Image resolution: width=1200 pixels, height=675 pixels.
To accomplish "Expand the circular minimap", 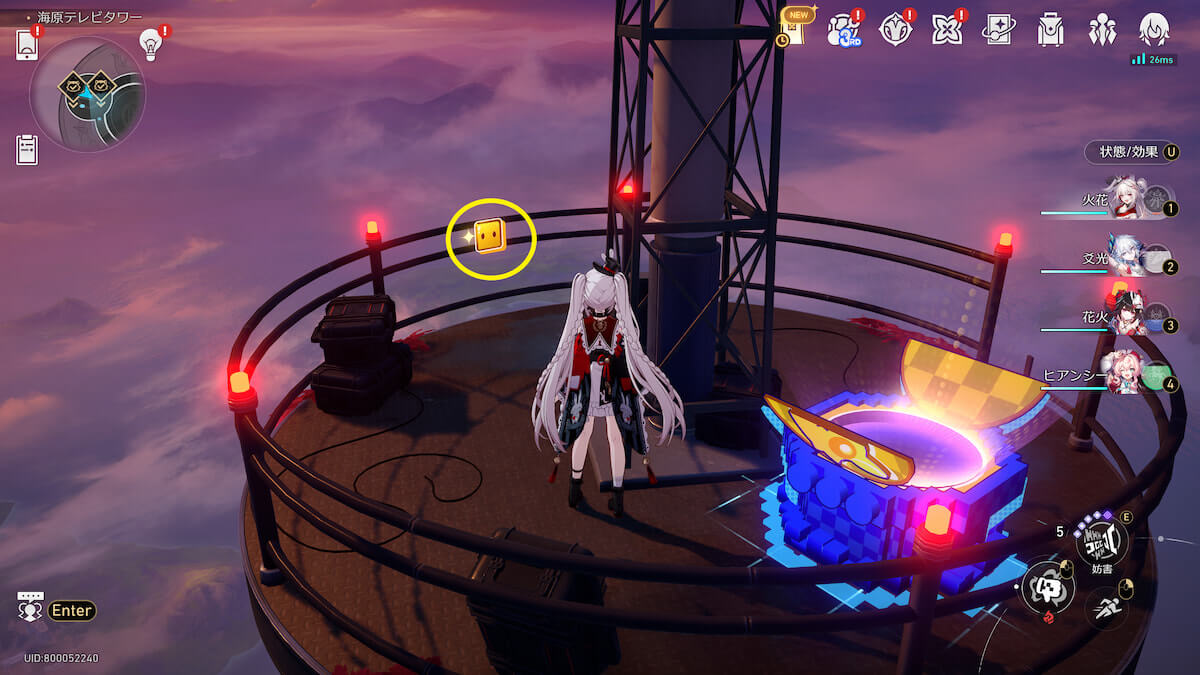I will point(88,94).
